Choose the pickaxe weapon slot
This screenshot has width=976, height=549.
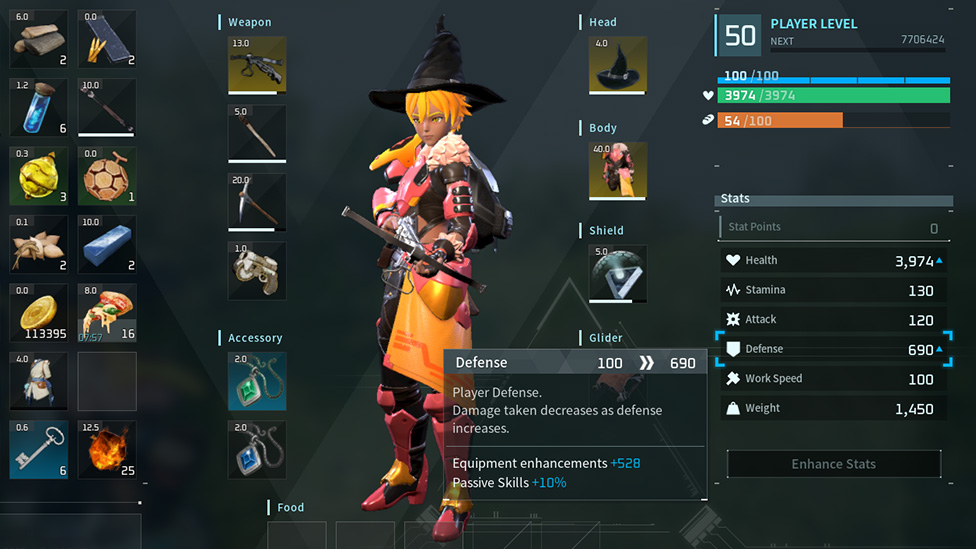(257, 202)
